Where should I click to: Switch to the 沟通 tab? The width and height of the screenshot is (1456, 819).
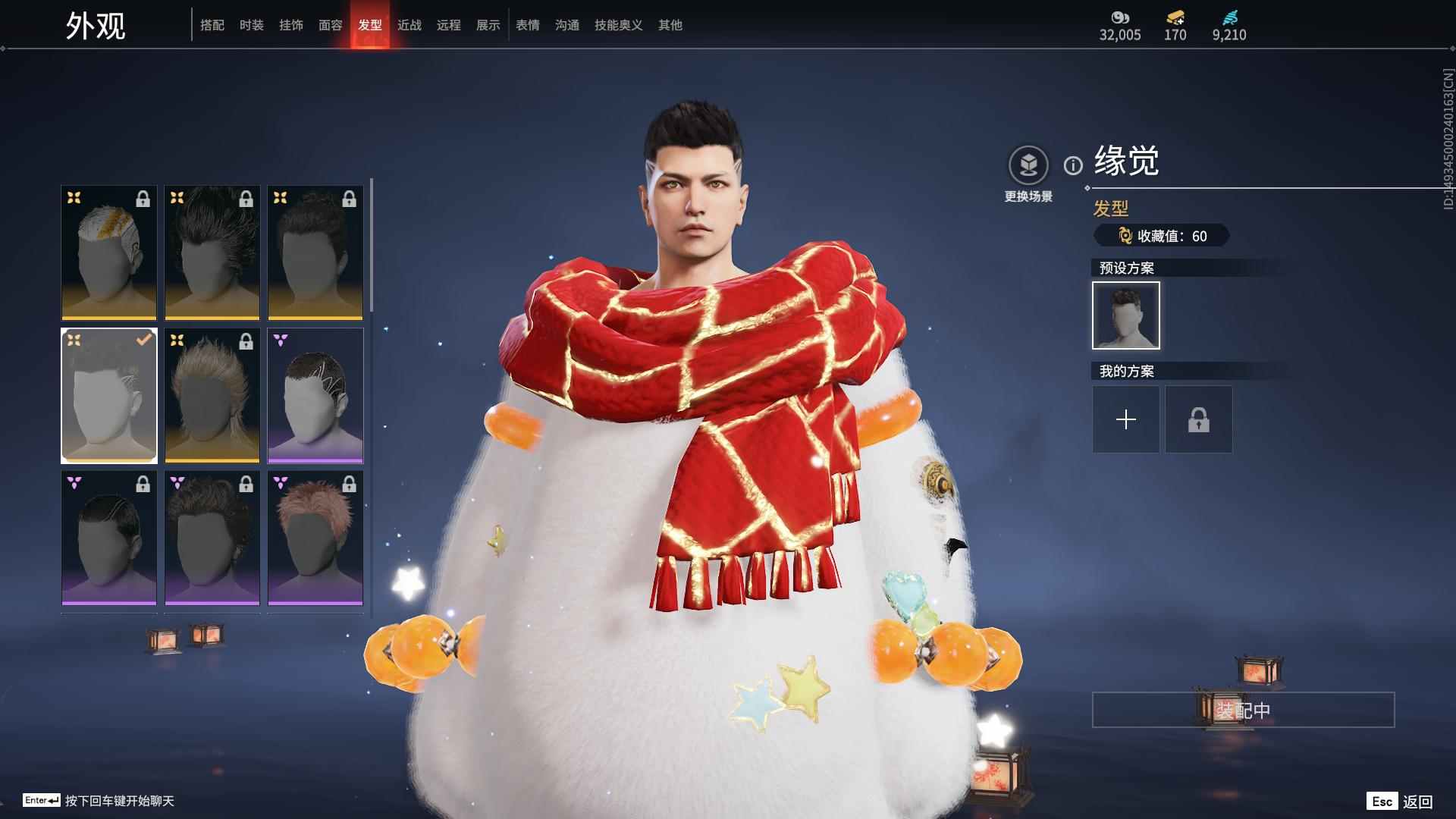tap(567, 25)
